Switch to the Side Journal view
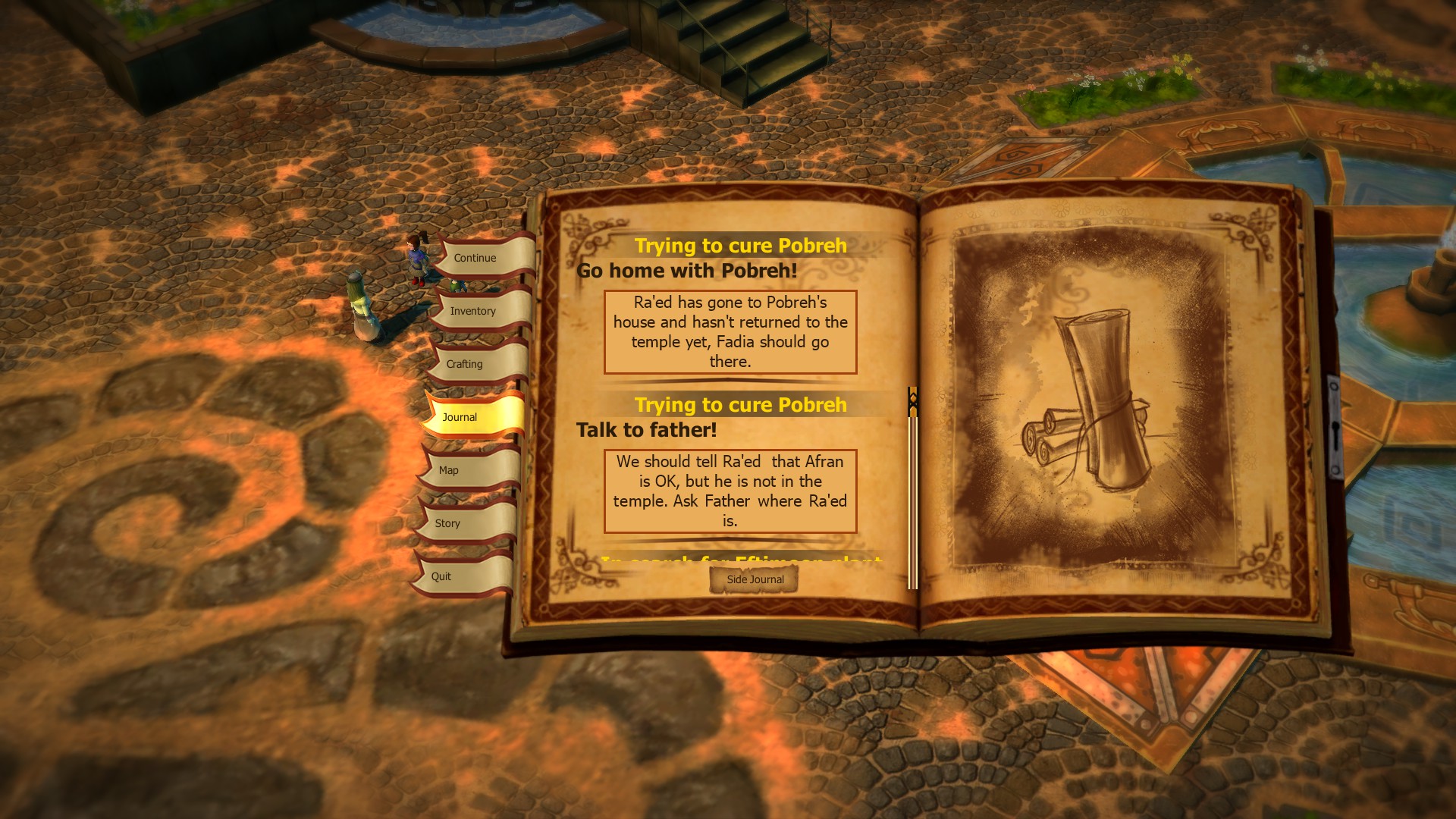This screenshot has width=1456, height=819. point(755,579)
